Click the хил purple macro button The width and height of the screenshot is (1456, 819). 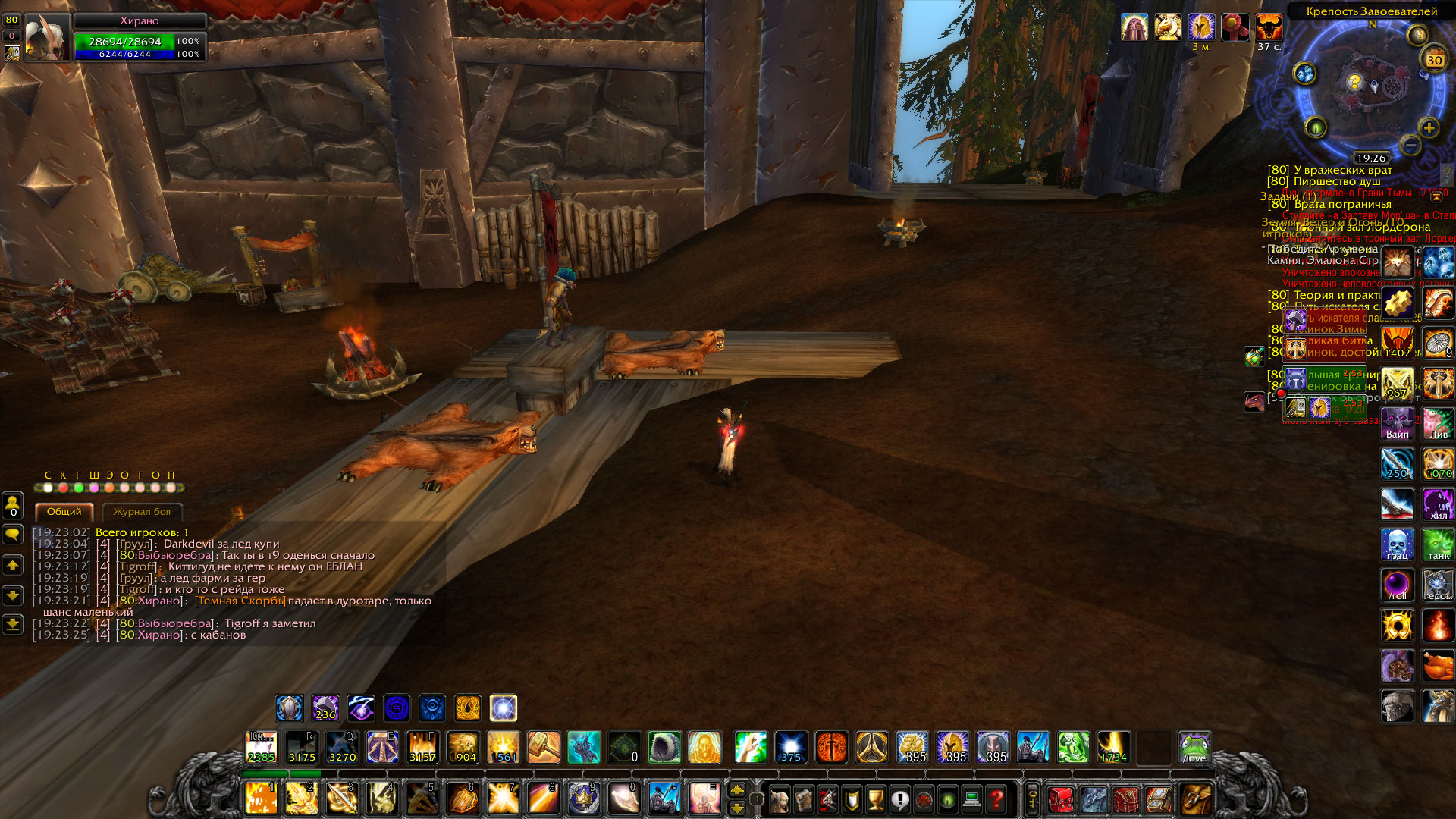click(1438, 504)
